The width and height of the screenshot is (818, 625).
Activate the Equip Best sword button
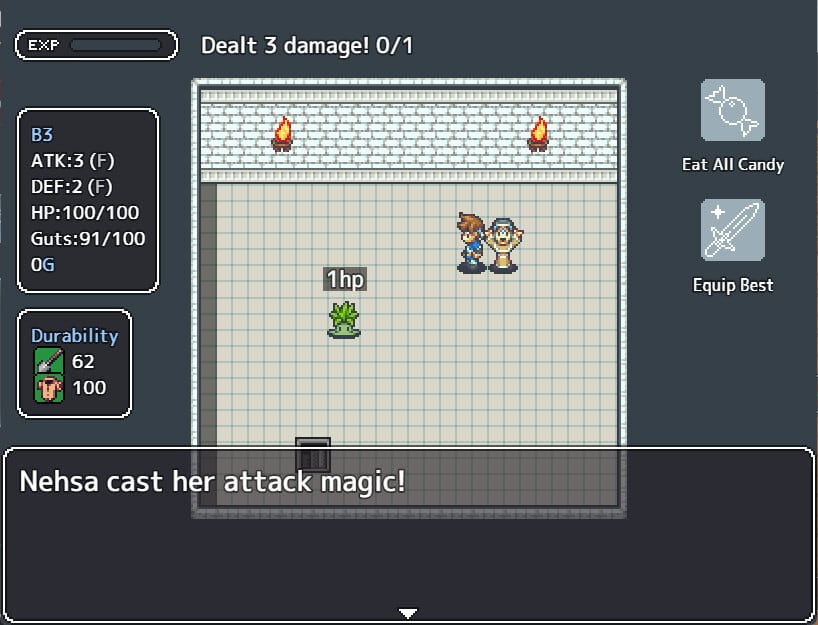click(x=732, y=231)
